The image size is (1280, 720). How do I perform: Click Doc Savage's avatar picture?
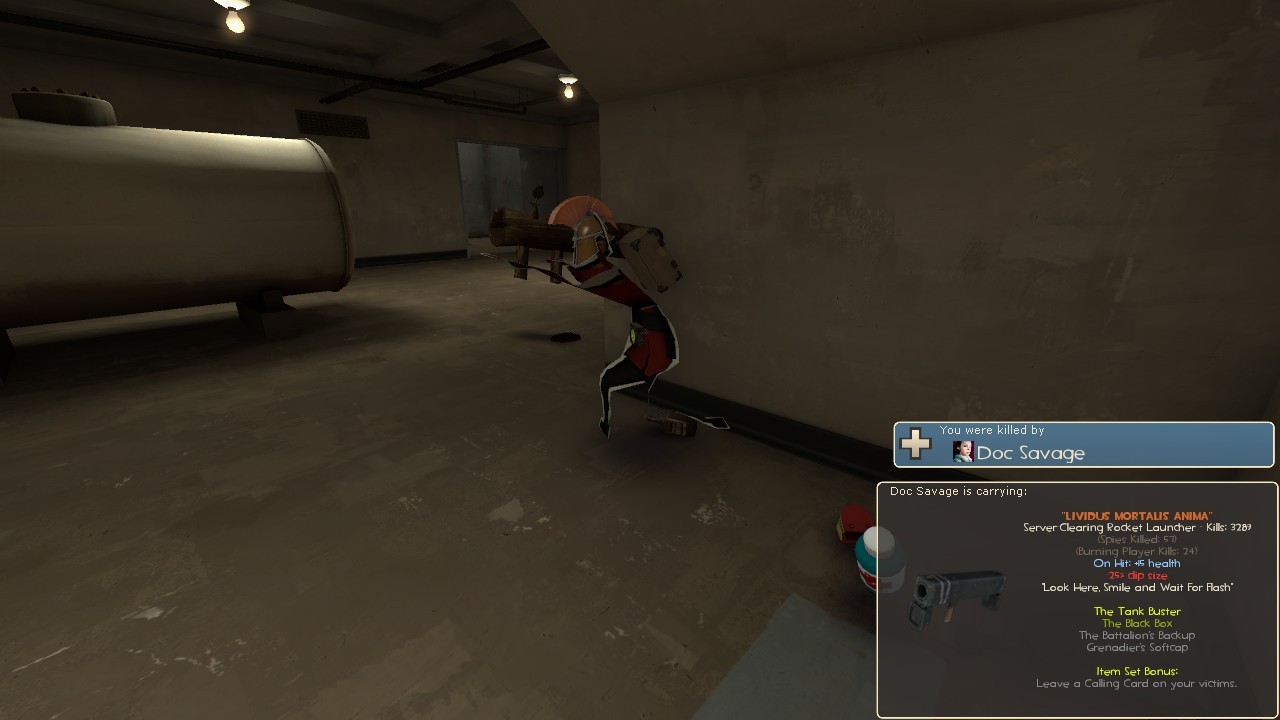[x=962, y=452]
